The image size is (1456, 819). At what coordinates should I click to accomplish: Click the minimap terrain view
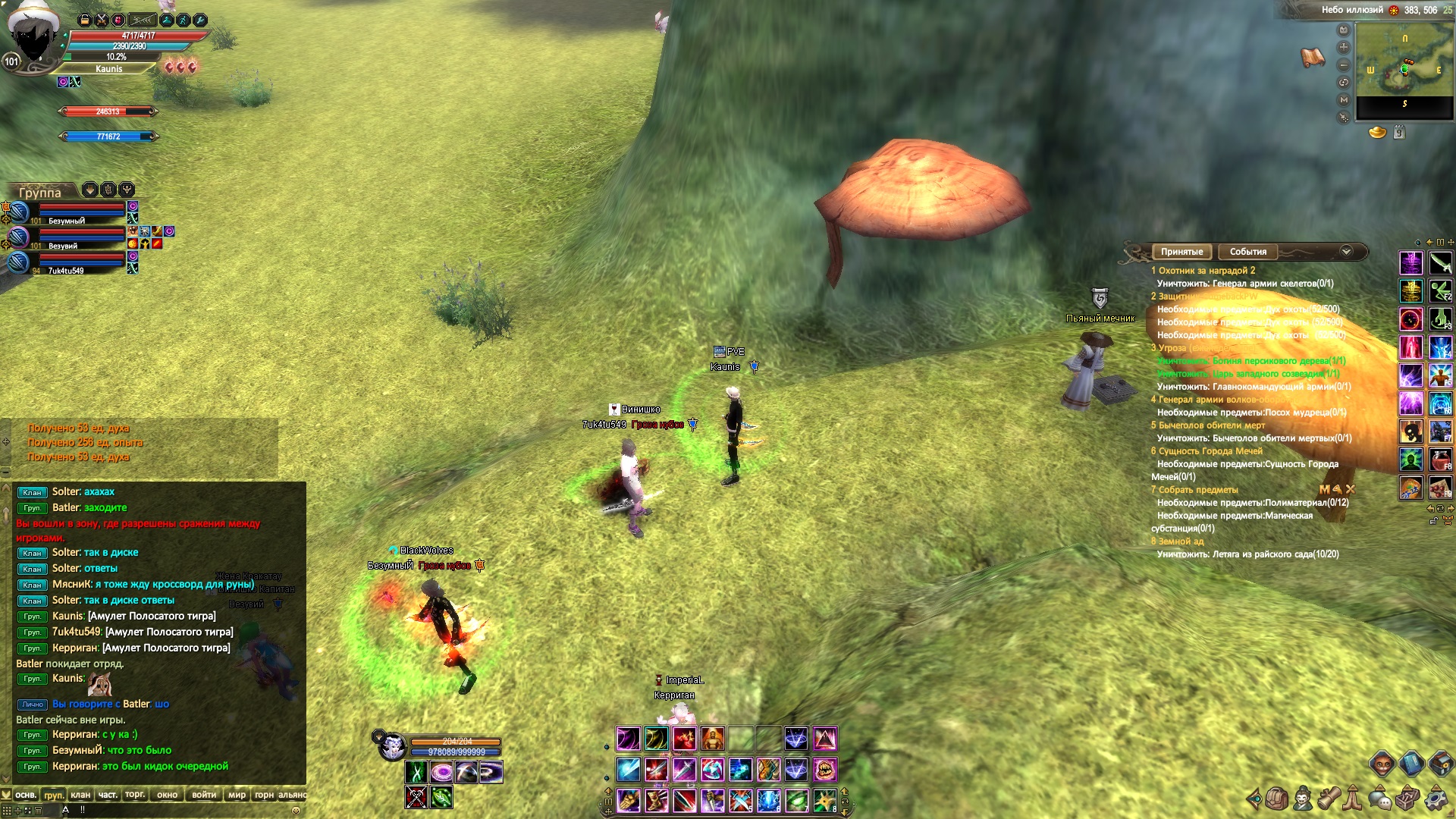pyautogui.click(x=1404, y=70)
